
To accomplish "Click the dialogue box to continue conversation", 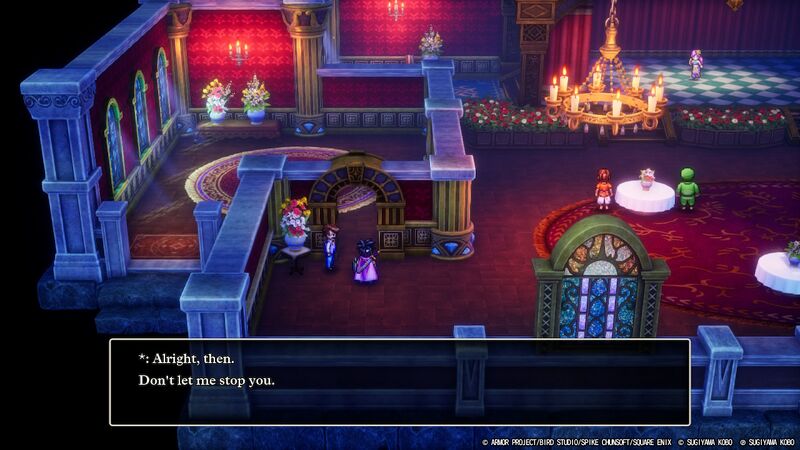I will pyautogui.click(x=400, y=381).
